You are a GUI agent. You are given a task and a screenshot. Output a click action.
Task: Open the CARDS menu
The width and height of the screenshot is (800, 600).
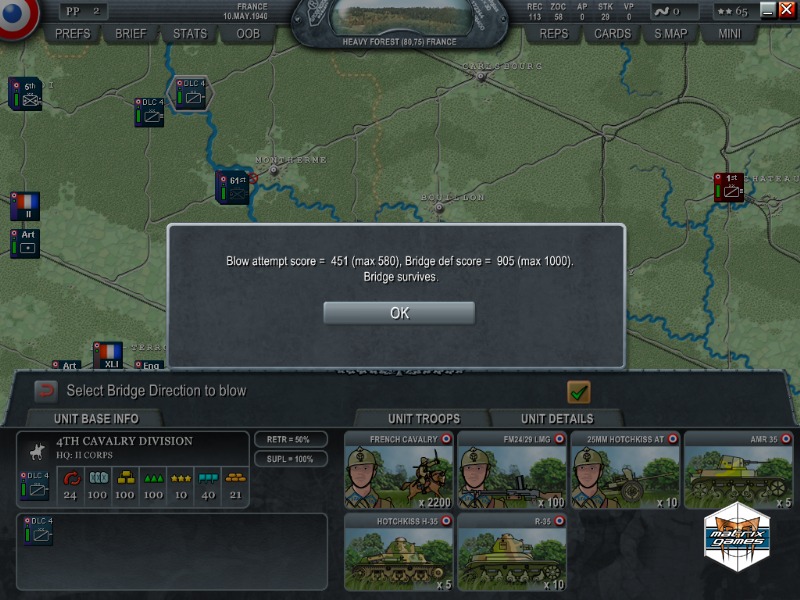coord(612,33)
